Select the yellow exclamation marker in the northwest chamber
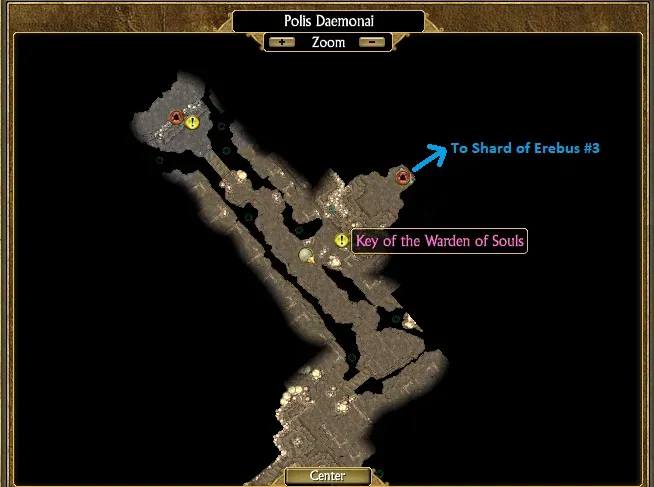This screenshot has width=654, height=487. point(193,123)
